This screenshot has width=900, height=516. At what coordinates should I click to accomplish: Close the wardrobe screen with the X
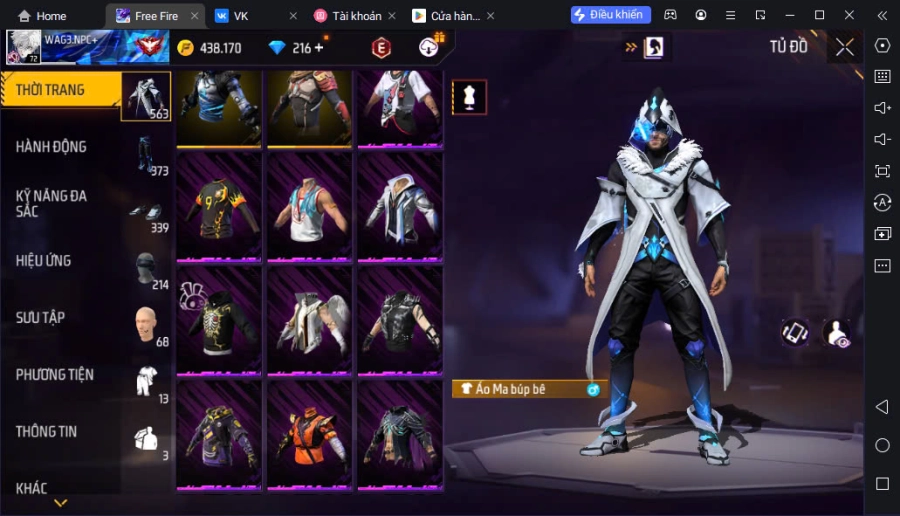845,47
